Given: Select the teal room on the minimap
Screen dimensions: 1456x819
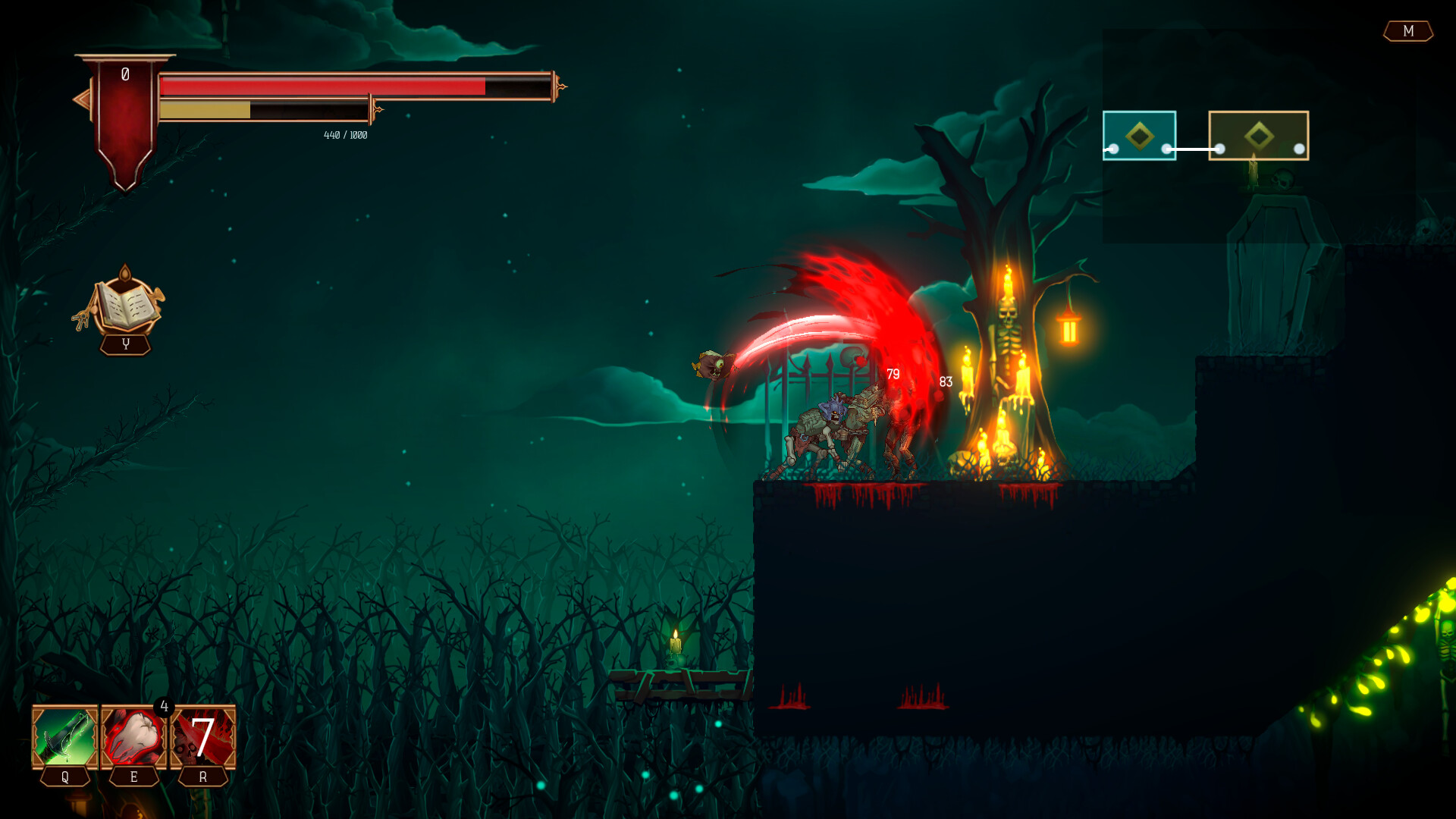Looking at the screenshot, I should click(x=1139, y=136).
